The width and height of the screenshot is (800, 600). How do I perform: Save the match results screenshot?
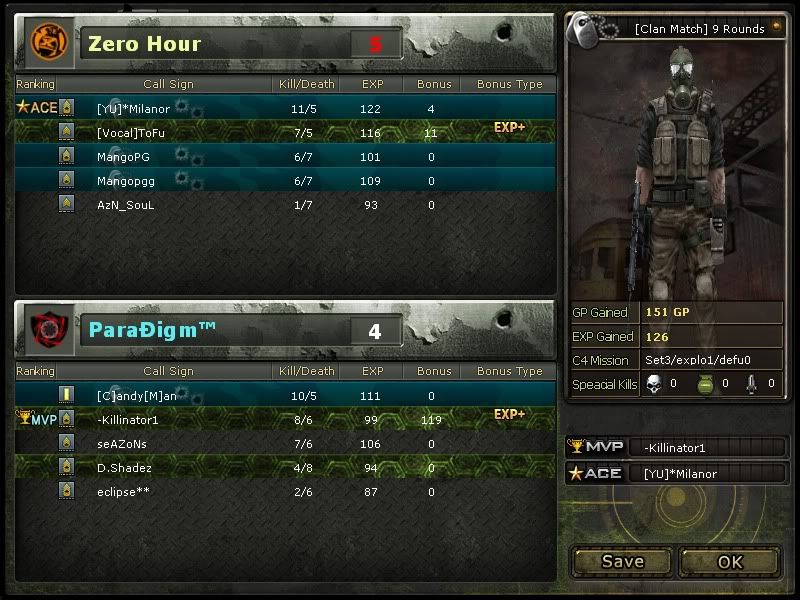(x=622, y=562)
